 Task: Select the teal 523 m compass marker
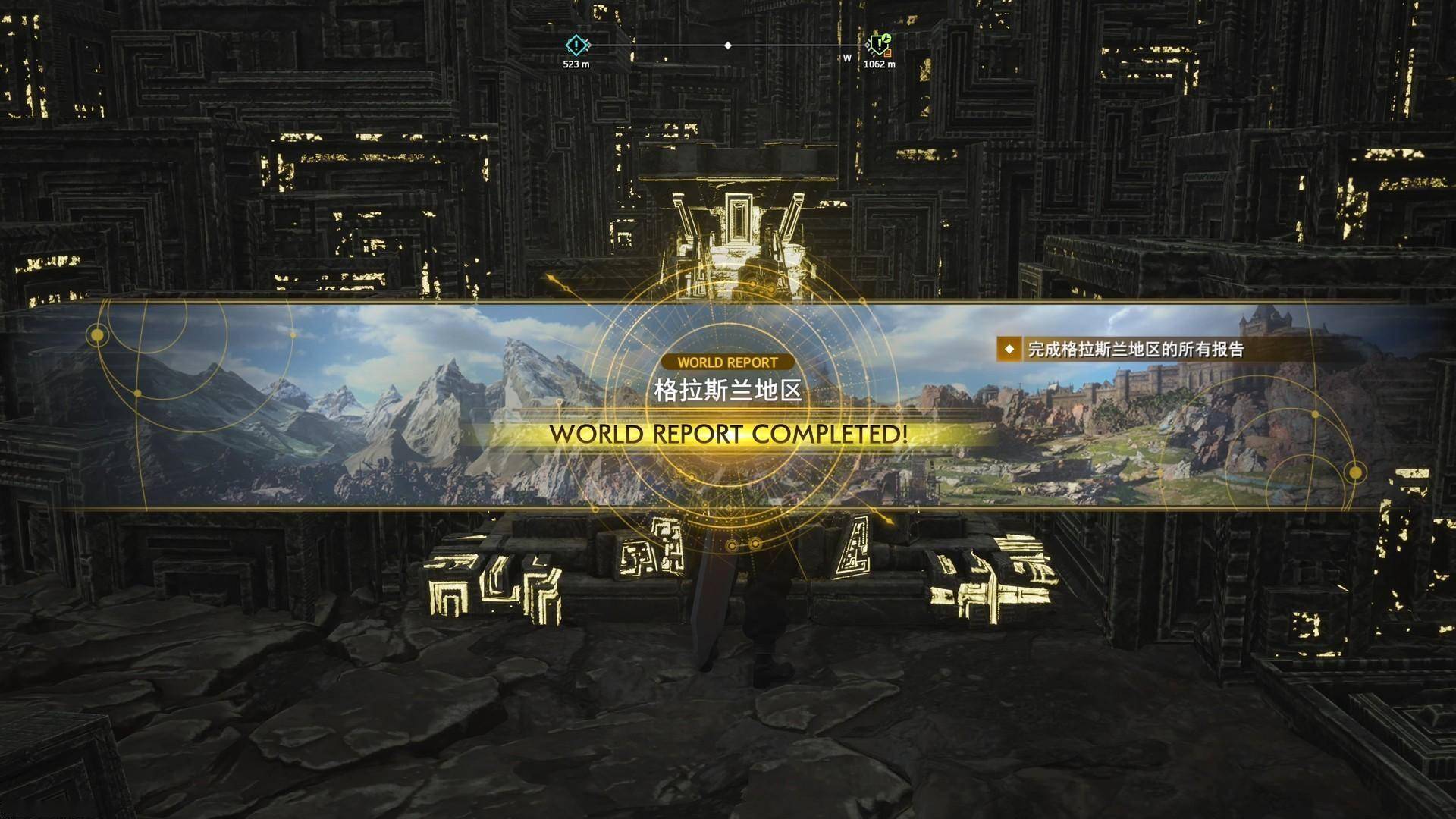tap(576, 46)
